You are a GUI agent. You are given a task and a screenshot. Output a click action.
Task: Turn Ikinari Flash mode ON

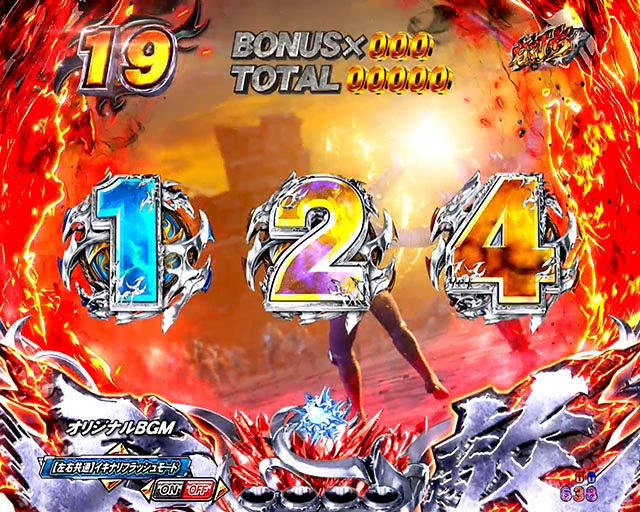click(168, 489)
